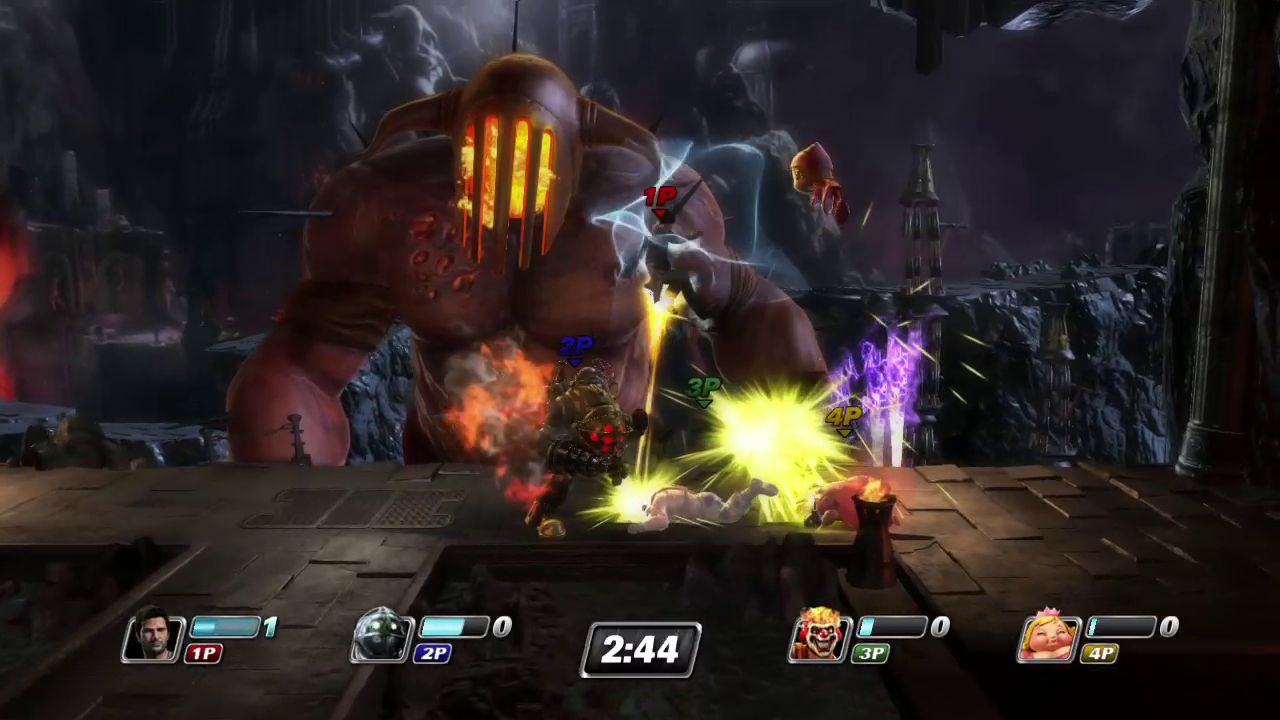Select Fat Princess's 4P portrait
Viewport: 1280px width, 720px height.
coord(1047,636)
